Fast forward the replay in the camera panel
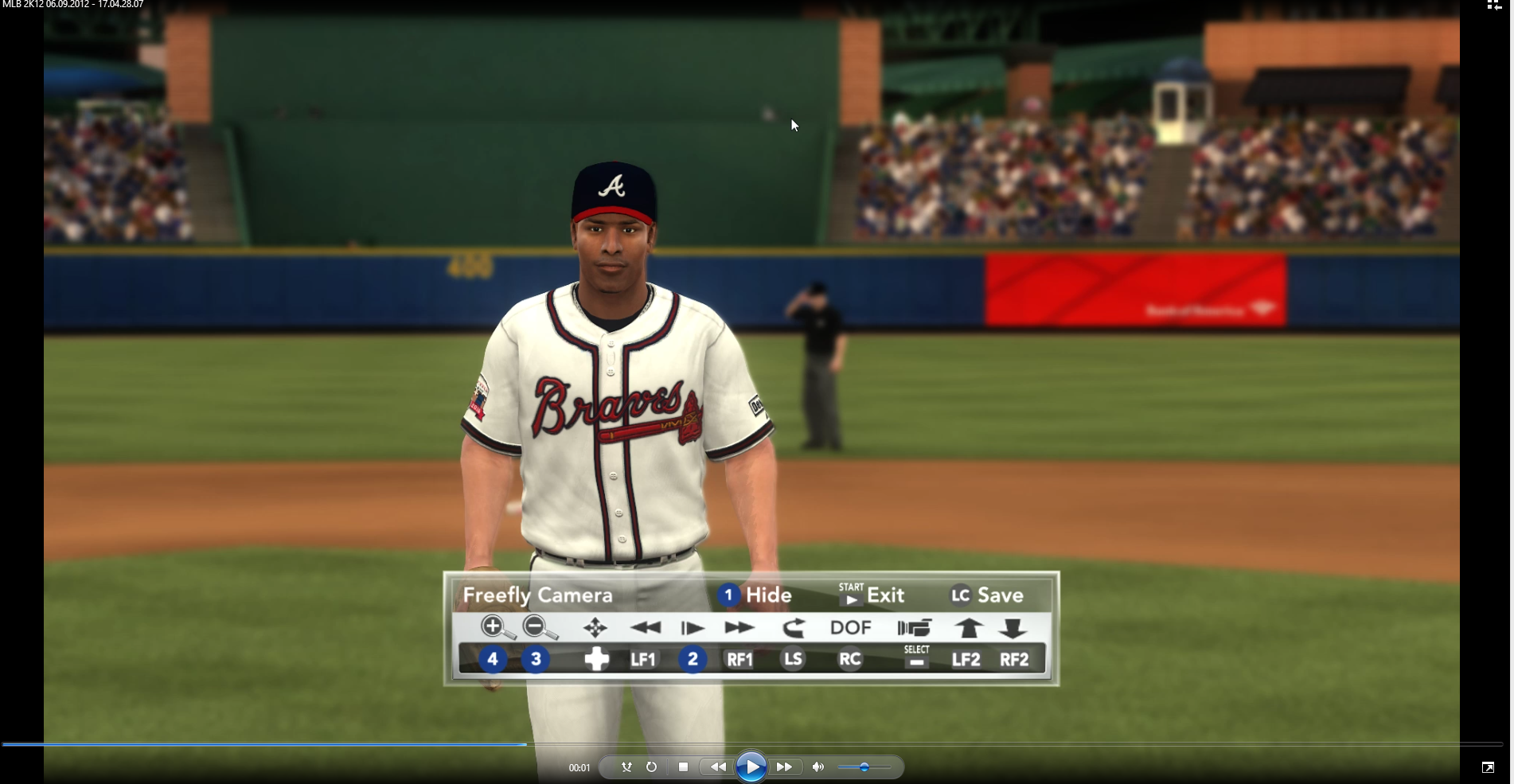1514x784 pixels. [739, 628]
